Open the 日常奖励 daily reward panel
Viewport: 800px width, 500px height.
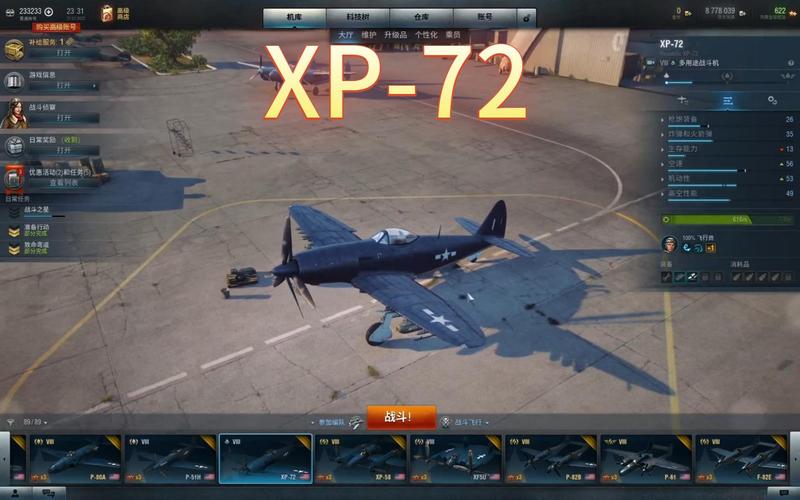click(63, 150)
